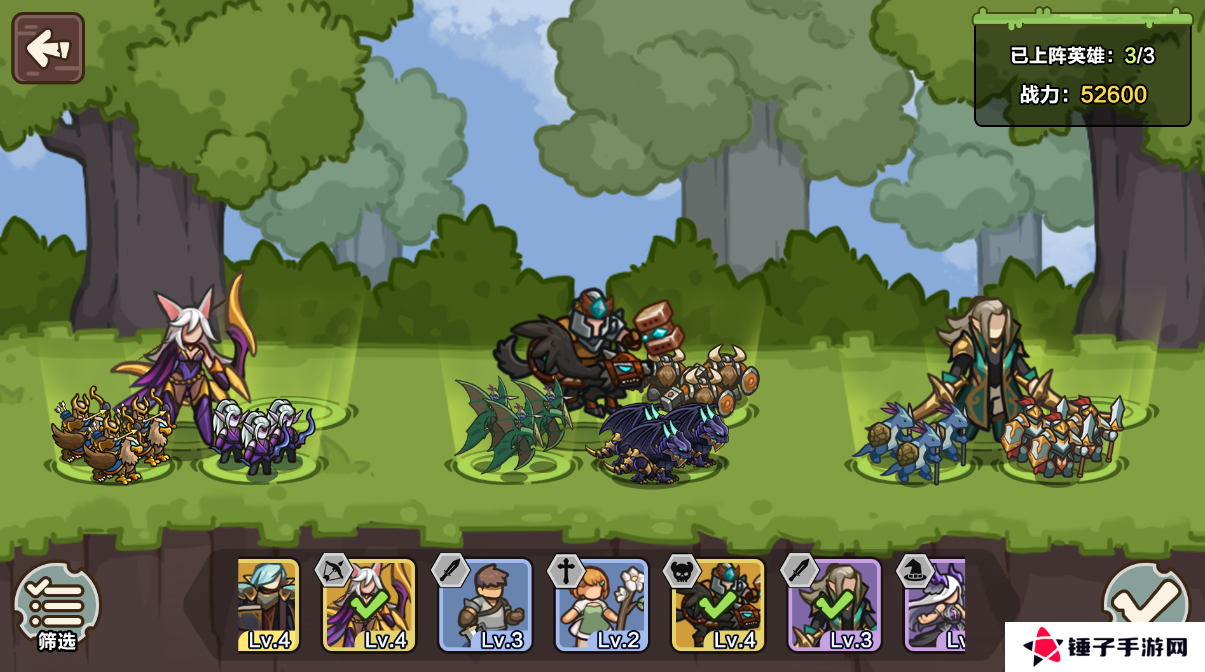1205x672 pixels.
Task: Deselect the fox-eared archer hero card
Action: pos(369,606)
